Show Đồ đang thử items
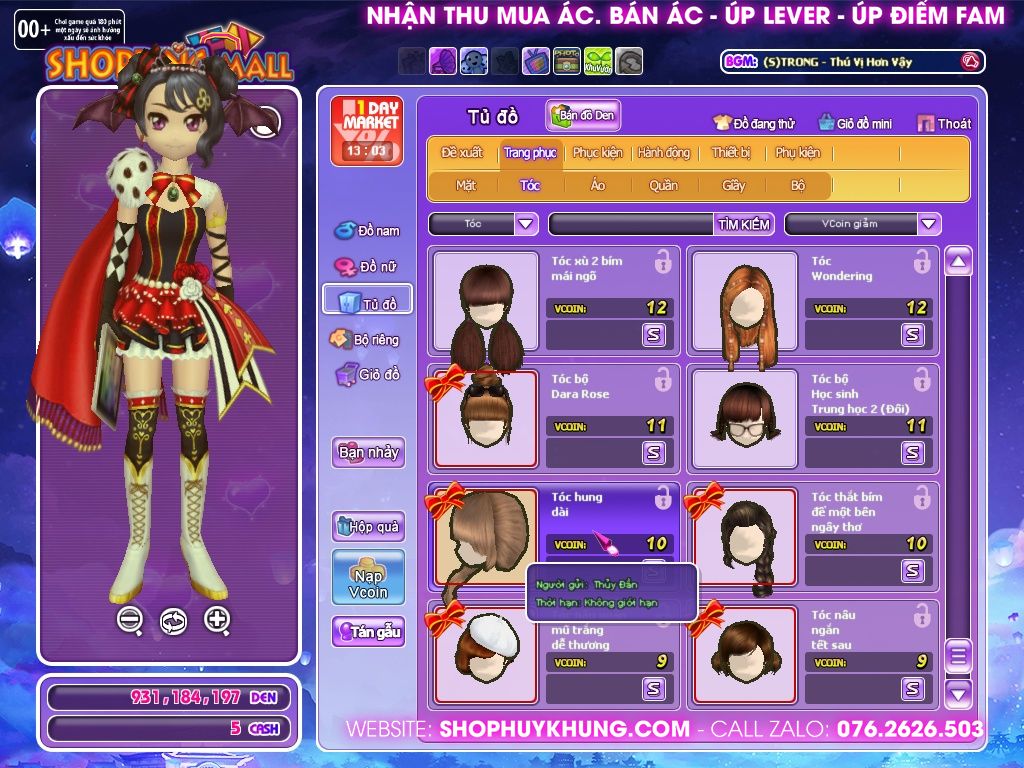Viewport: 1024px width, 768px height. [x=754, y=124]
